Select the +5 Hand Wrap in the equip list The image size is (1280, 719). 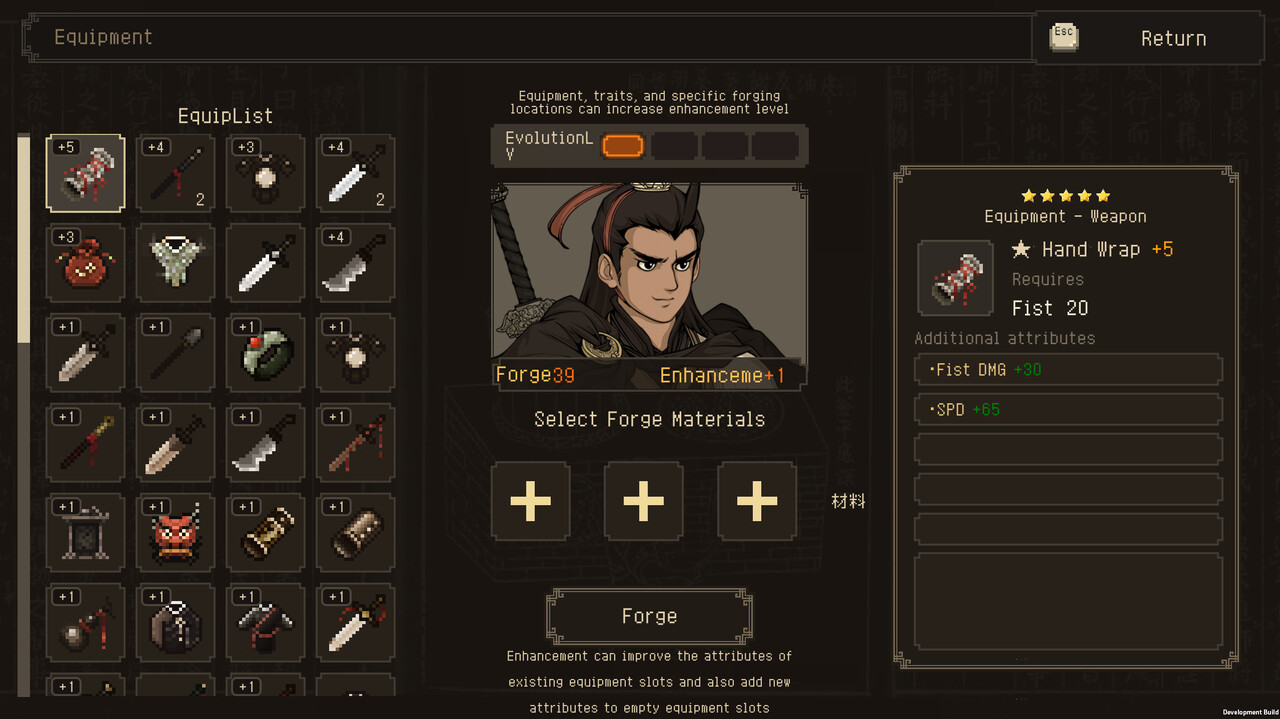pos(86,173)
